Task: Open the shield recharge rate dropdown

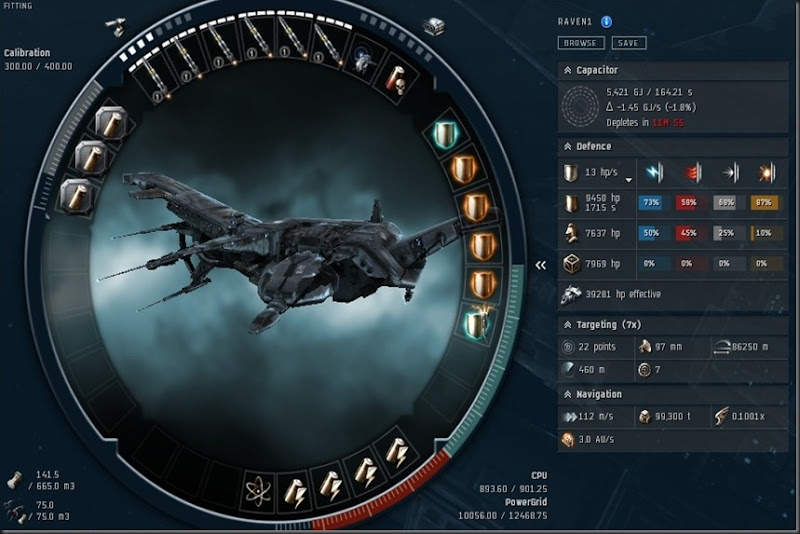Action: [628, 179]
